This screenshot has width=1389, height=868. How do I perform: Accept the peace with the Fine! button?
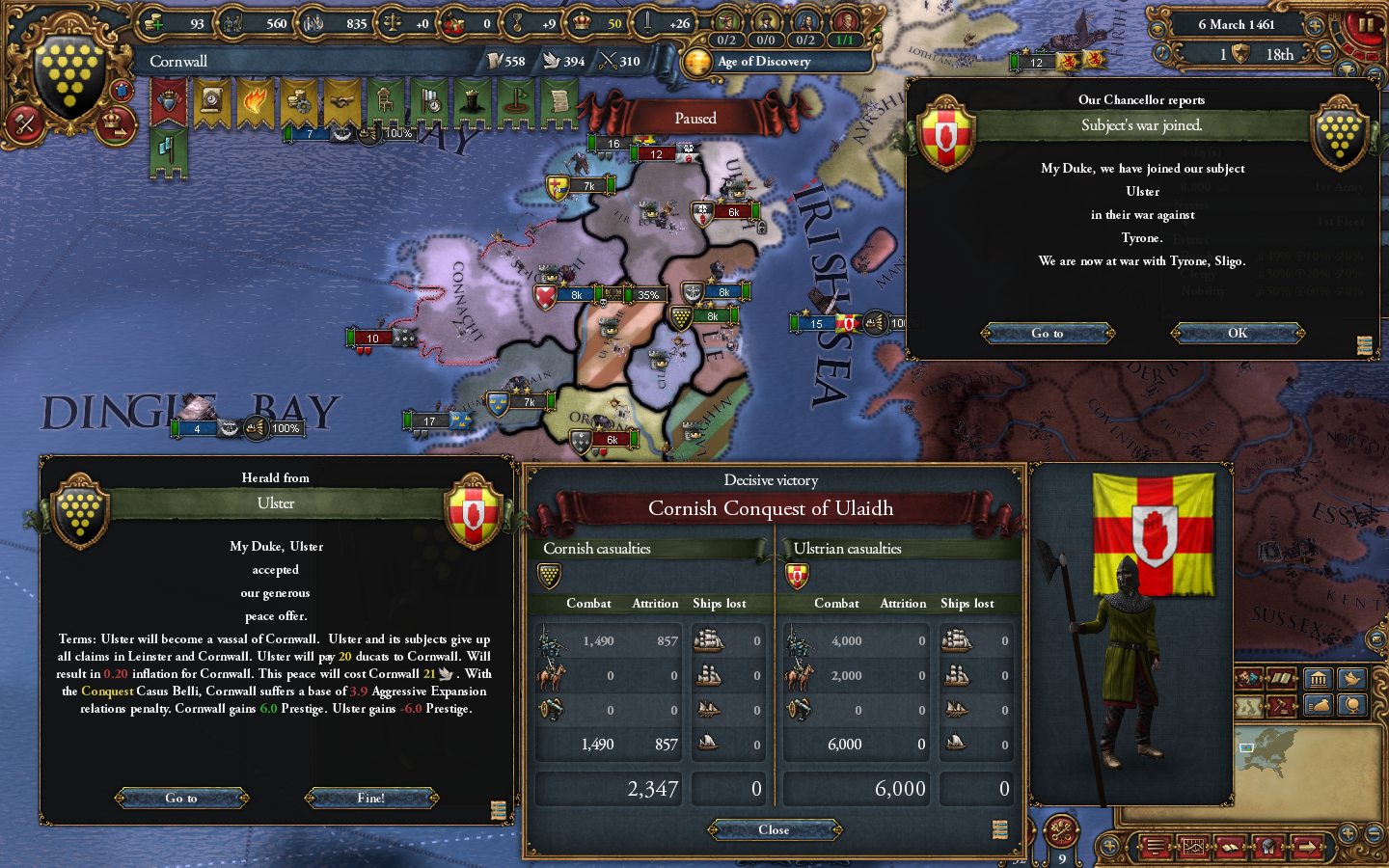(371, 798)
